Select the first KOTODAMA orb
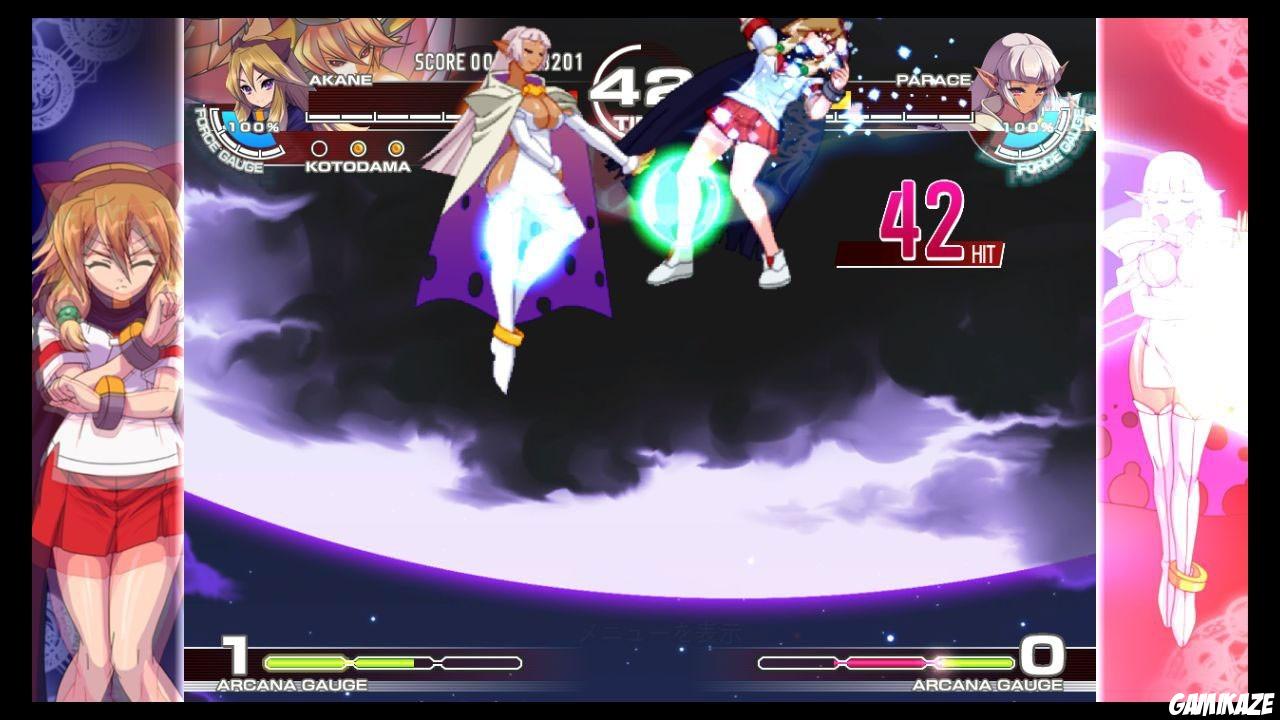This screenshot has width=1280, height=720. click(318, 148)
